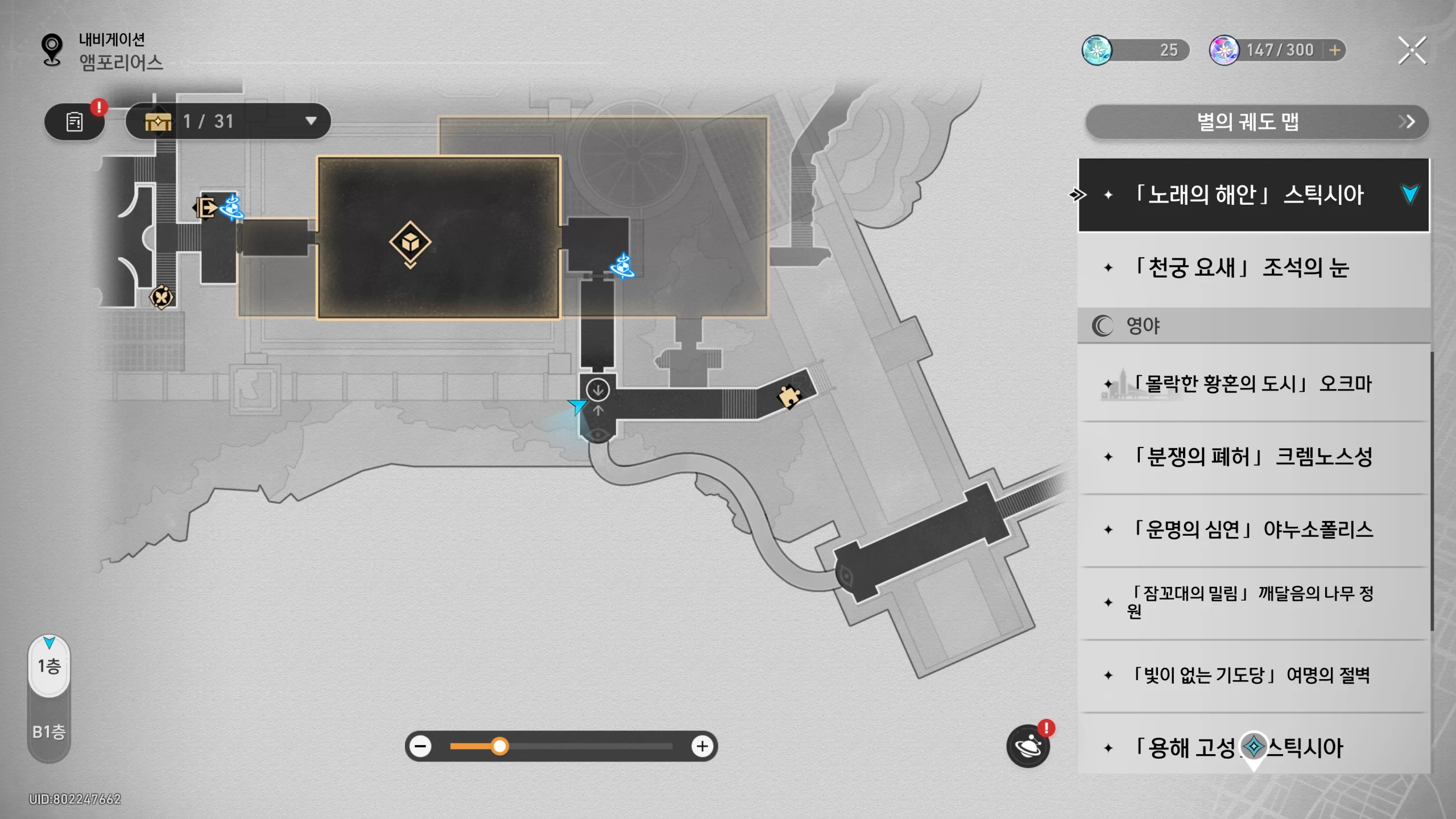
Task: Click the map zoom slider handle
Action: pos(499,746)
